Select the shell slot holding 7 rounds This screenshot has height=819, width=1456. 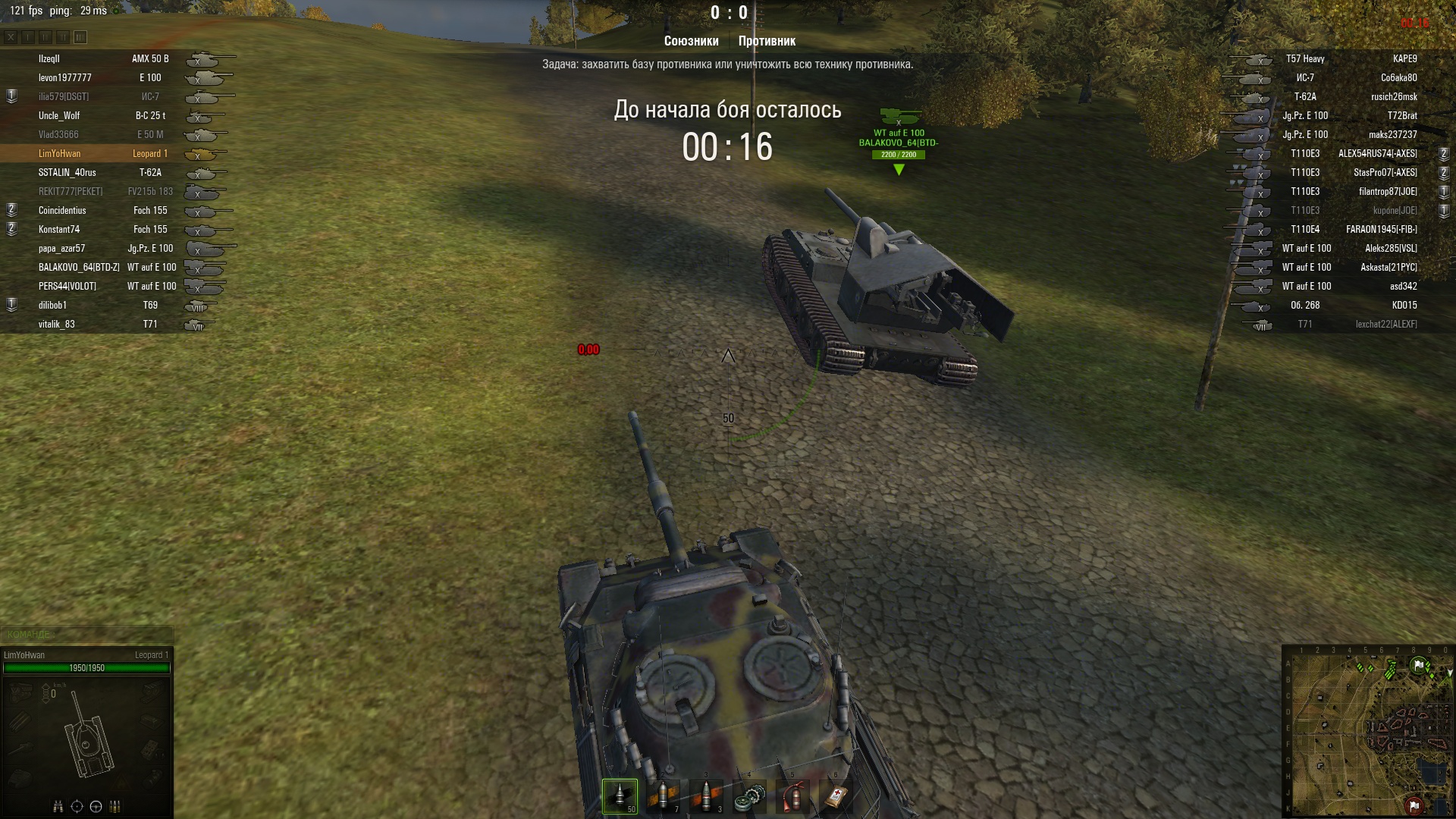coord(663,795)
